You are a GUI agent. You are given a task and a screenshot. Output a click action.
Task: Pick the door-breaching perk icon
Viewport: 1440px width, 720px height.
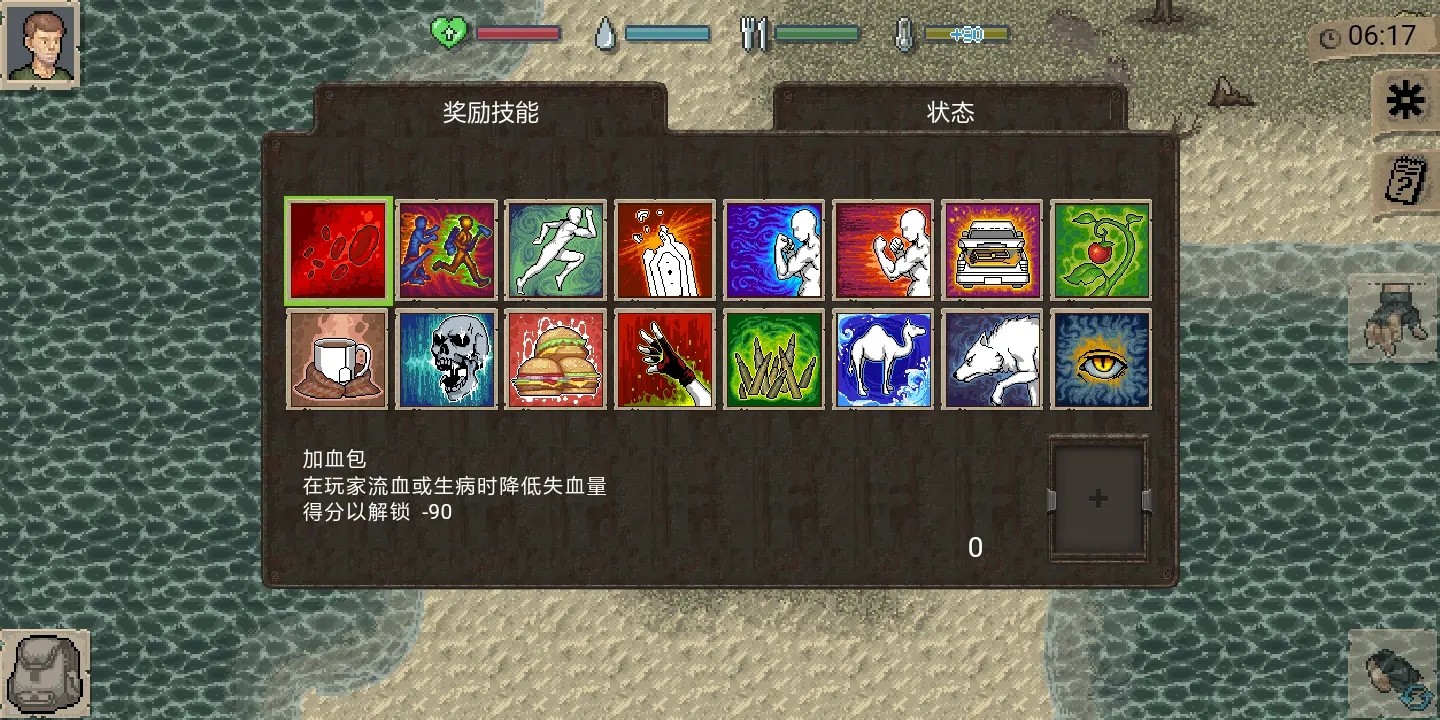pos(665,250)
